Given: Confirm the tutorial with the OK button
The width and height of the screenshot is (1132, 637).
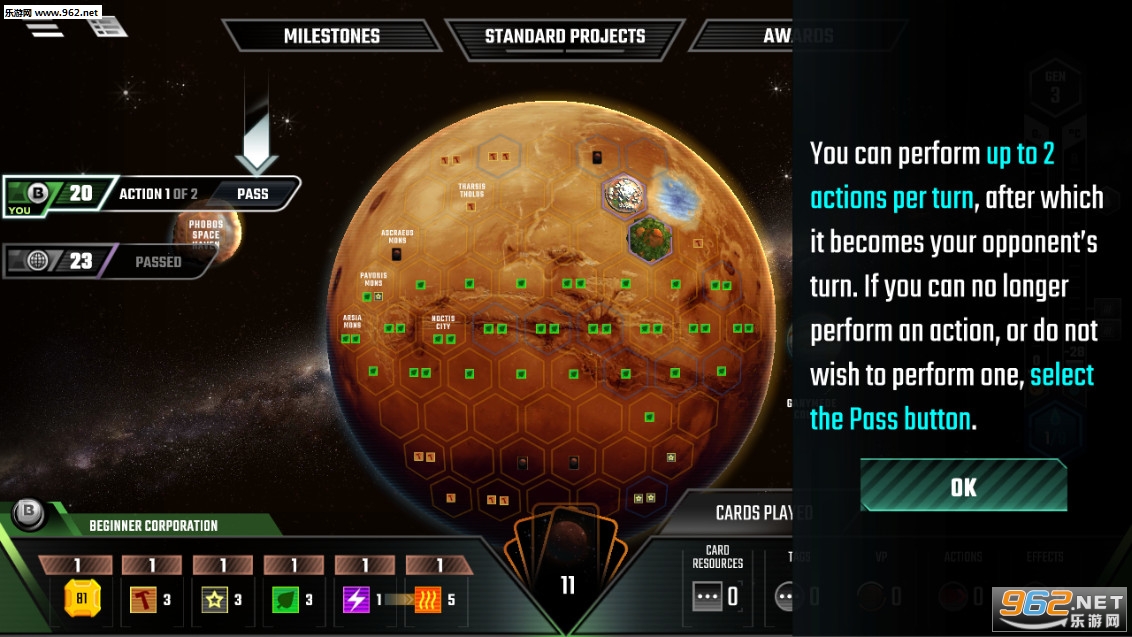Looking at the screenshot, I should 963,487.
